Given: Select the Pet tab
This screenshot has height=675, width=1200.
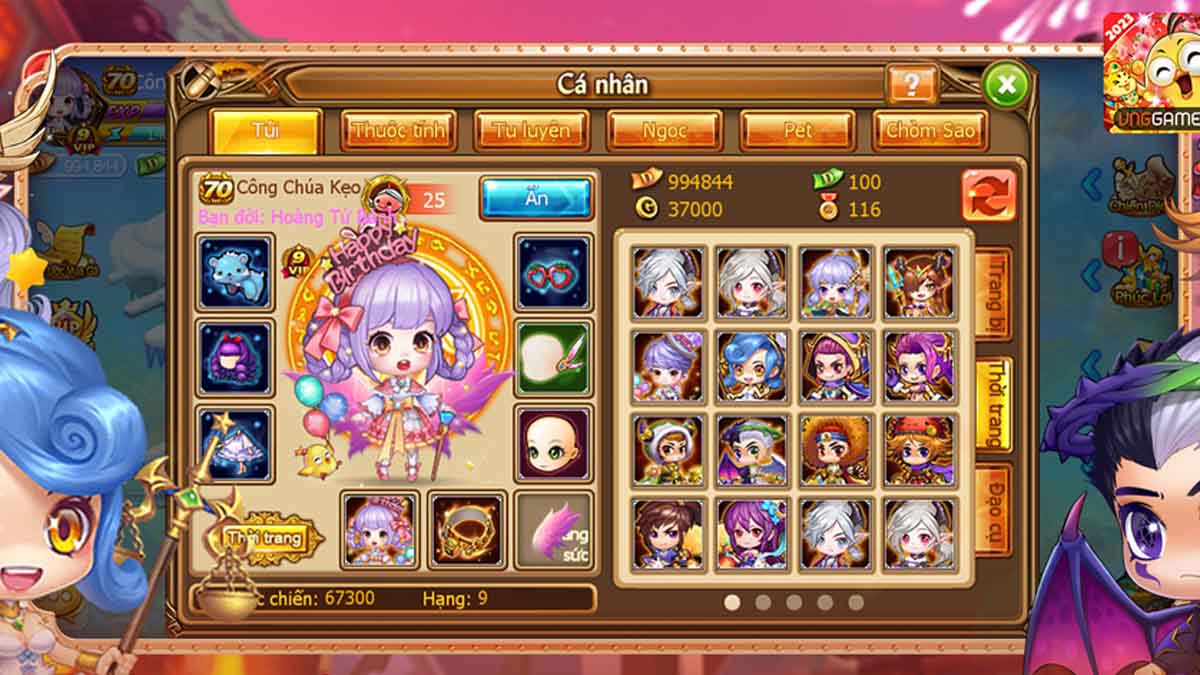Looking at the screenshot, I should pyautogui.click(x=797, y=131).
